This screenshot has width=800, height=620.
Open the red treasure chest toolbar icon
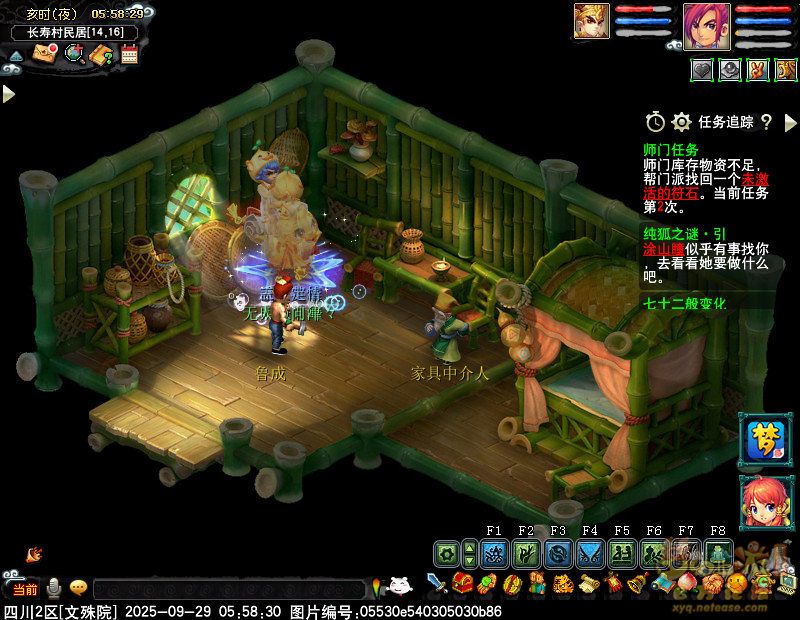coord(462,584)
